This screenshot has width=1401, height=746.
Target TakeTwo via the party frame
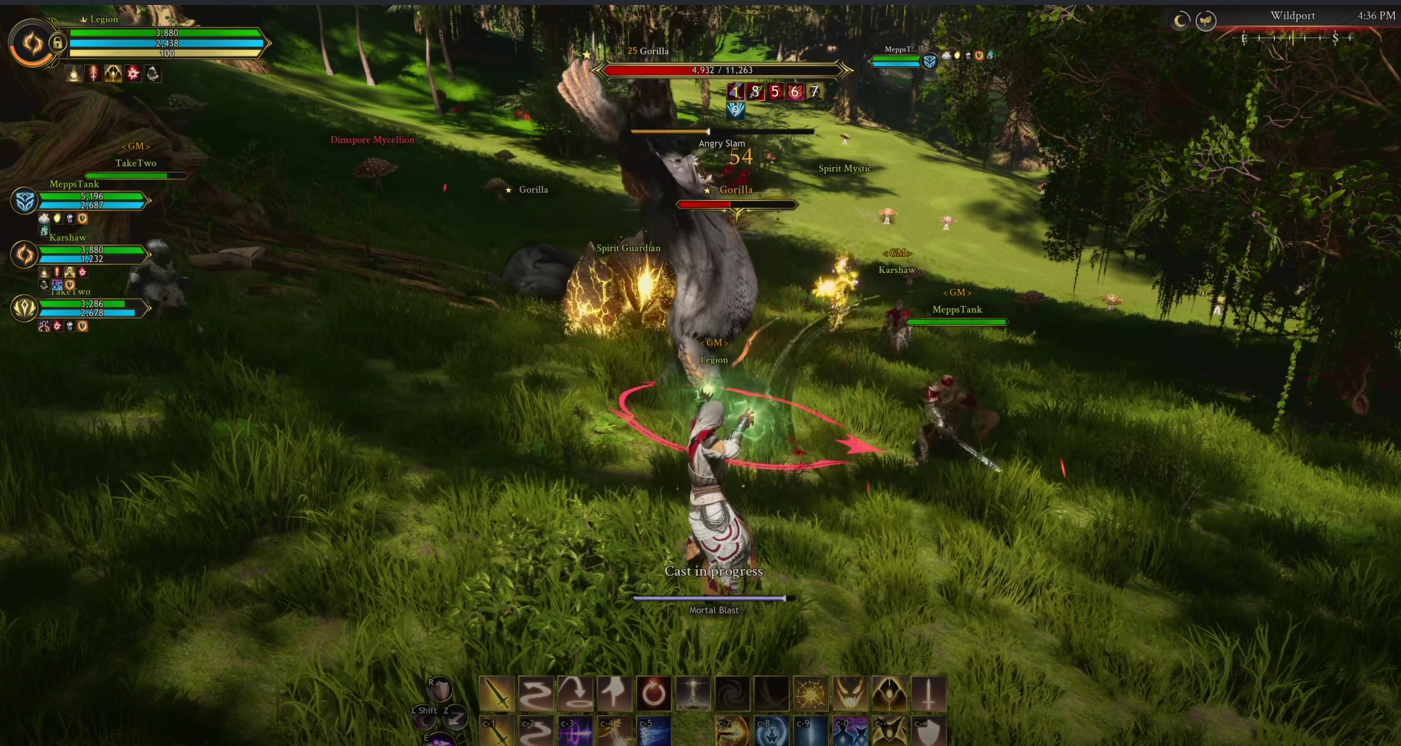pyautogui.click(x=90, y=308)
